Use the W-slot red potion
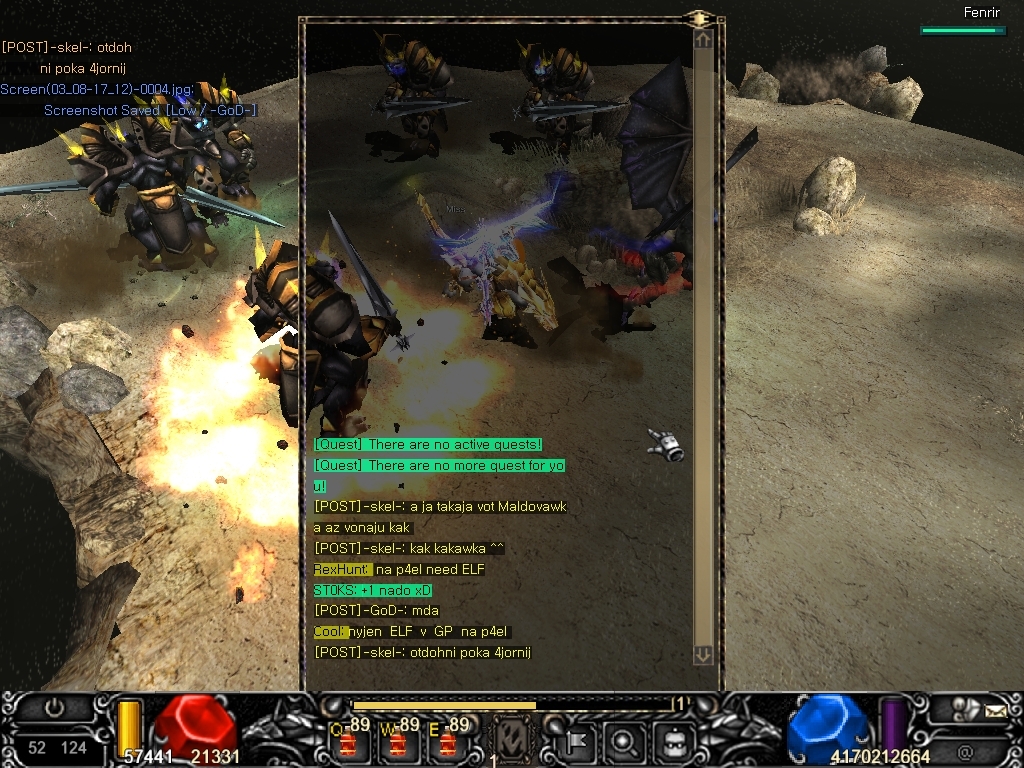The image size is (1024, 768). coord(399,743)
